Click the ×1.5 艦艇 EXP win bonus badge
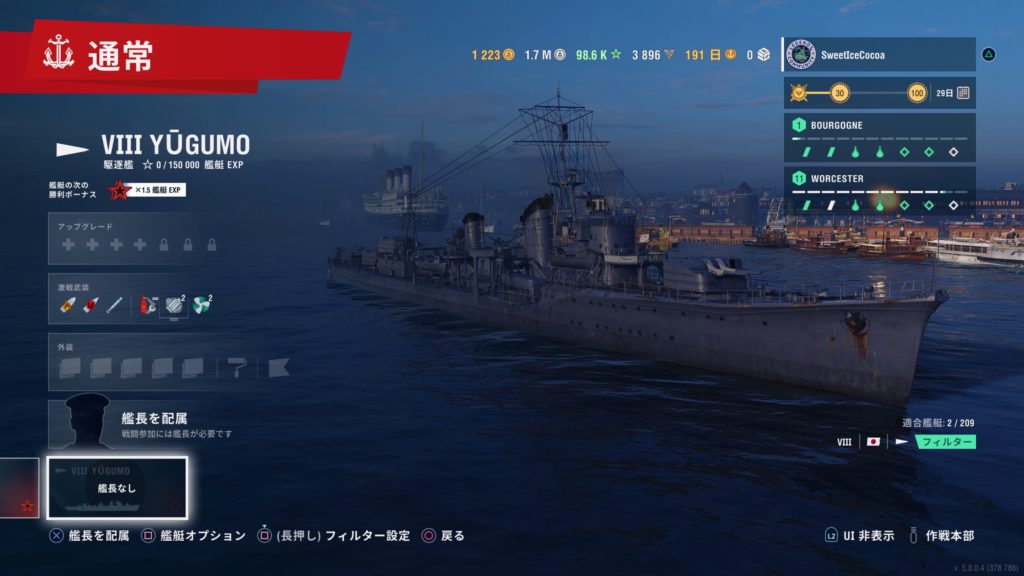The height and width of the screenshot is (576, 1024). point(152,190)
